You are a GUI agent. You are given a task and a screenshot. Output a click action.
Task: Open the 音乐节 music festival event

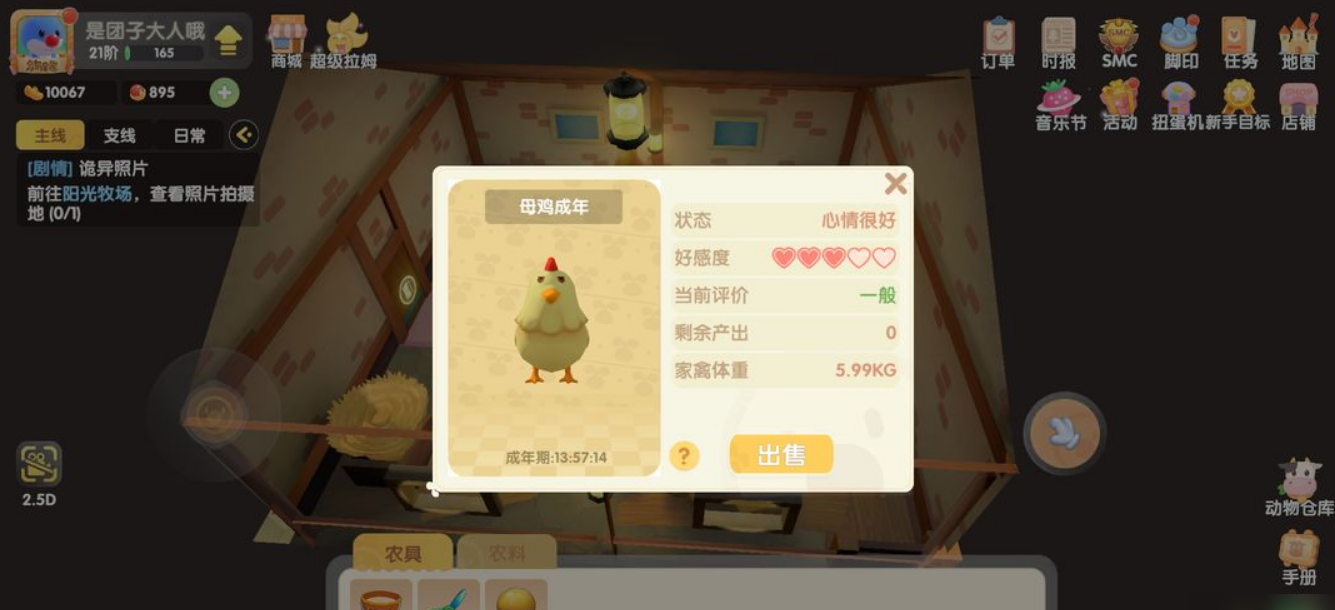(x=1059, y=104)
